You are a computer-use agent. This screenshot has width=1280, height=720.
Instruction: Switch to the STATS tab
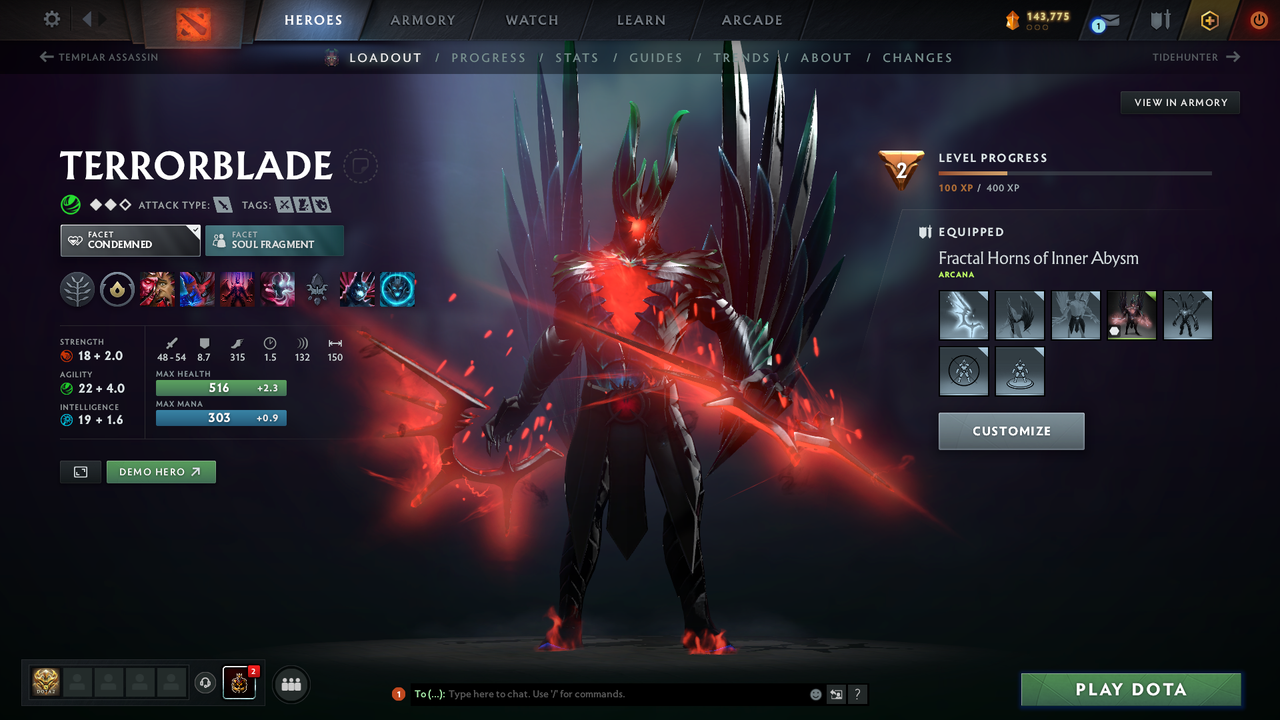pyautogui.click(x=577, y=57)
